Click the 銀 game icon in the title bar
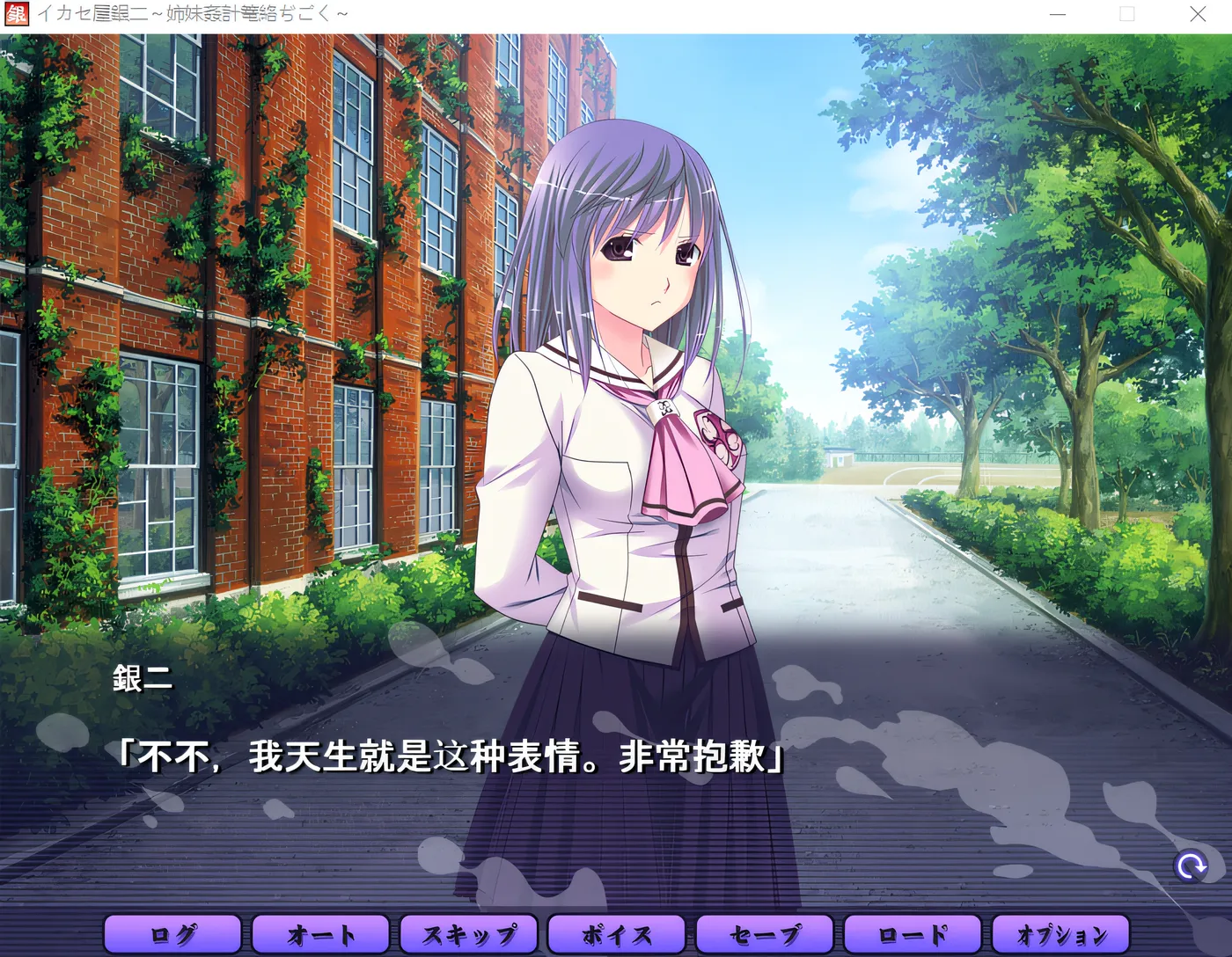The width and height of the screenshot is (1232, 957). [x=17, y=13]
